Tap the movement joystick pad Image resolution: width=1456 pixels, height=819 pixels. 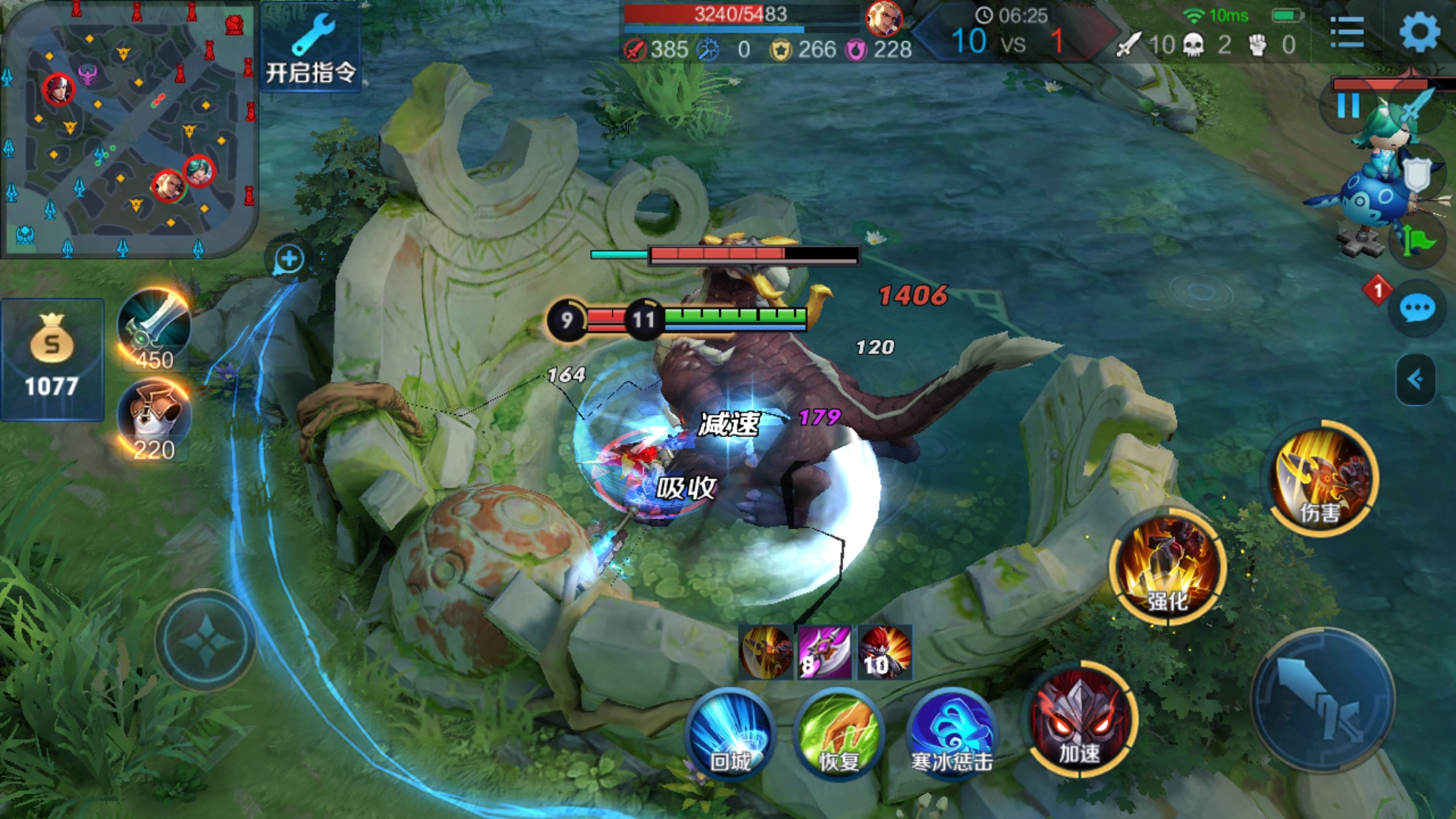point(206,642)
